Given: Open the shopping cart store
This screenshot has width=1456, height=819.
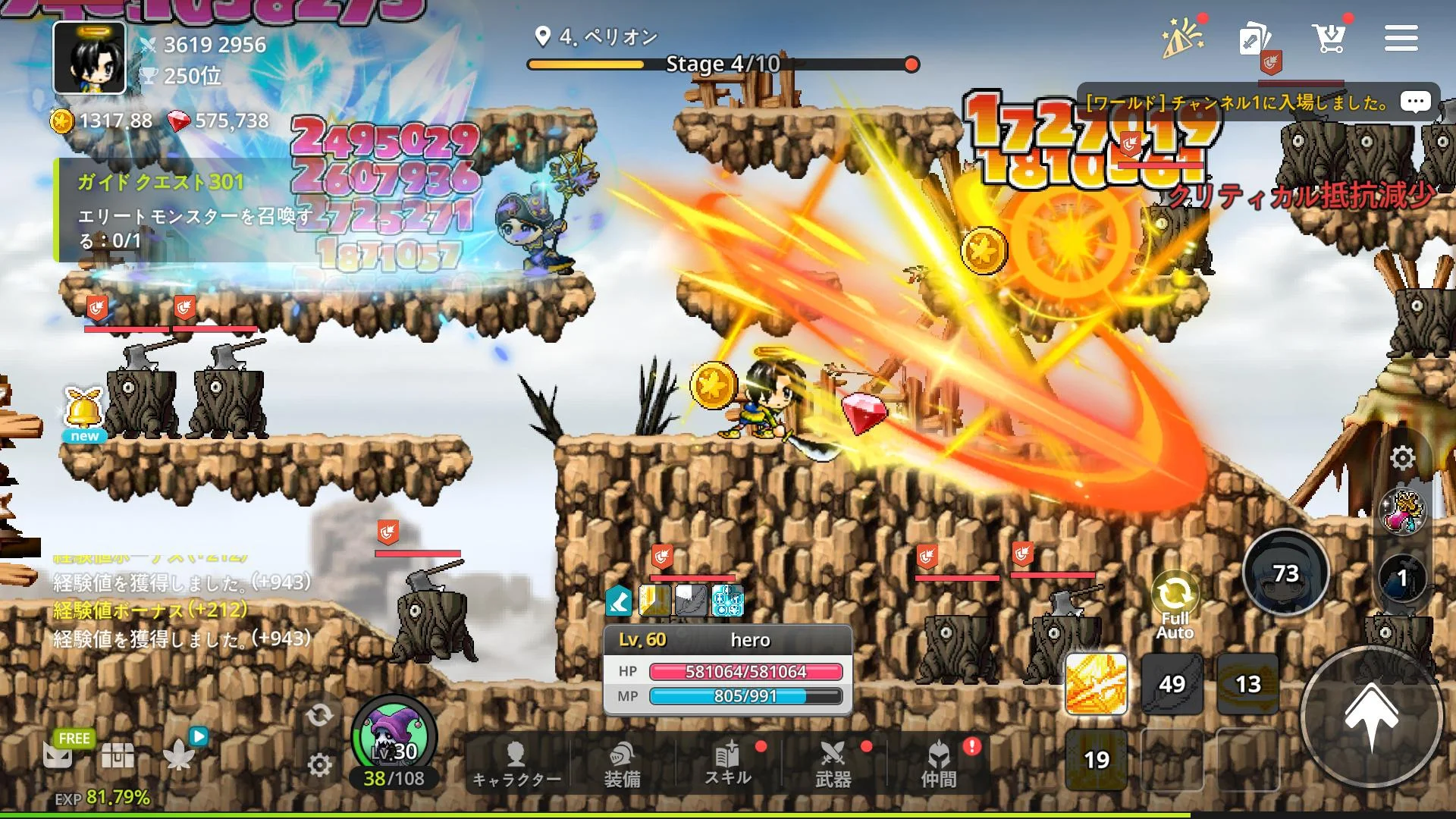Looking at the screenshot, I should [1329, 38].
